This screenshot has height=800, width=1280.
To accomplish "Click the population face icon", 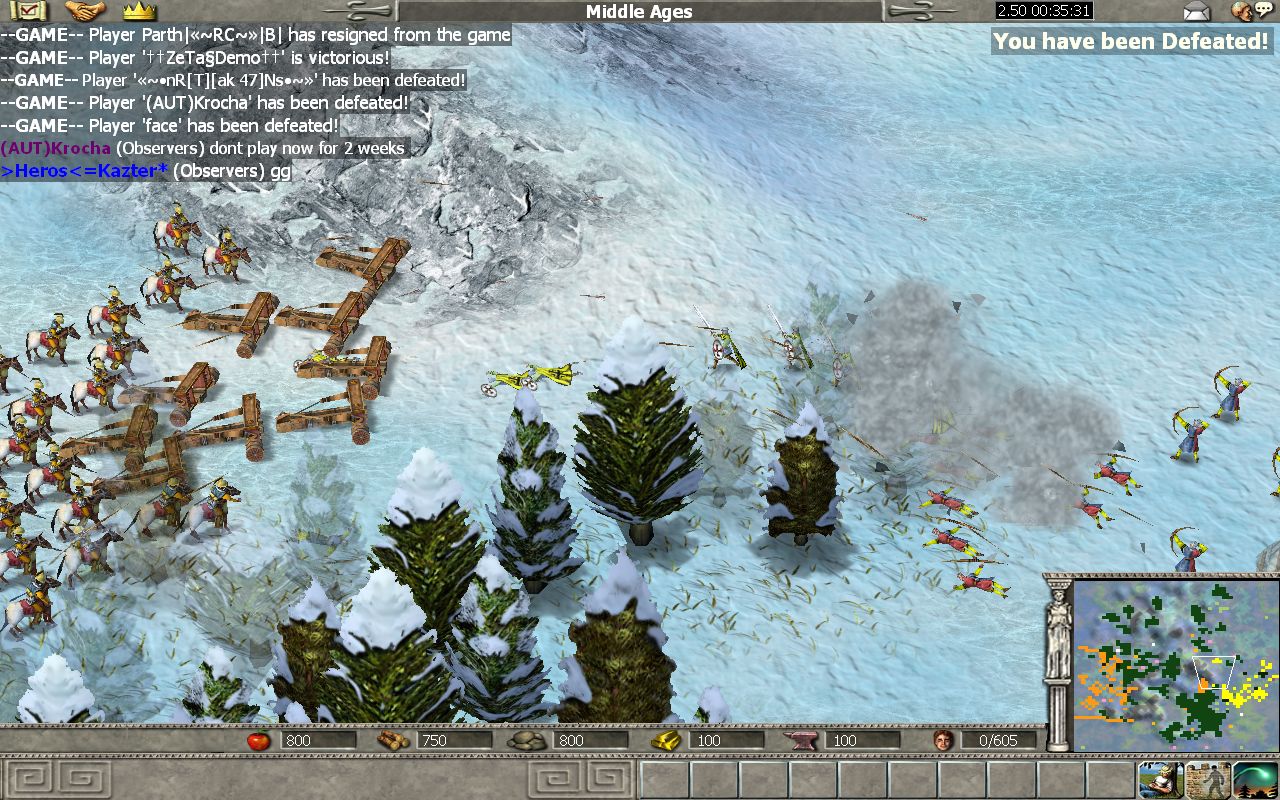I will 942,740.
